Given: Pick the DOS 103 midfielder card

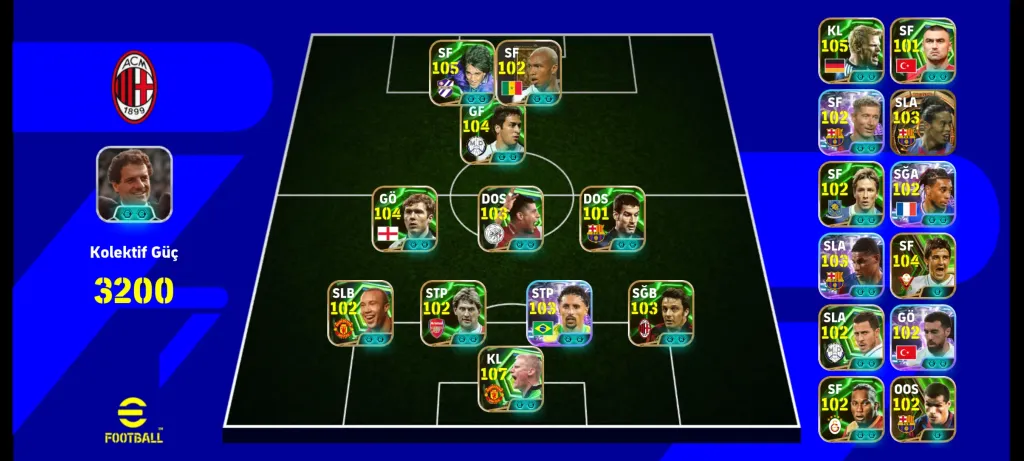Looking at the screenshot, I should click(510, 218).
